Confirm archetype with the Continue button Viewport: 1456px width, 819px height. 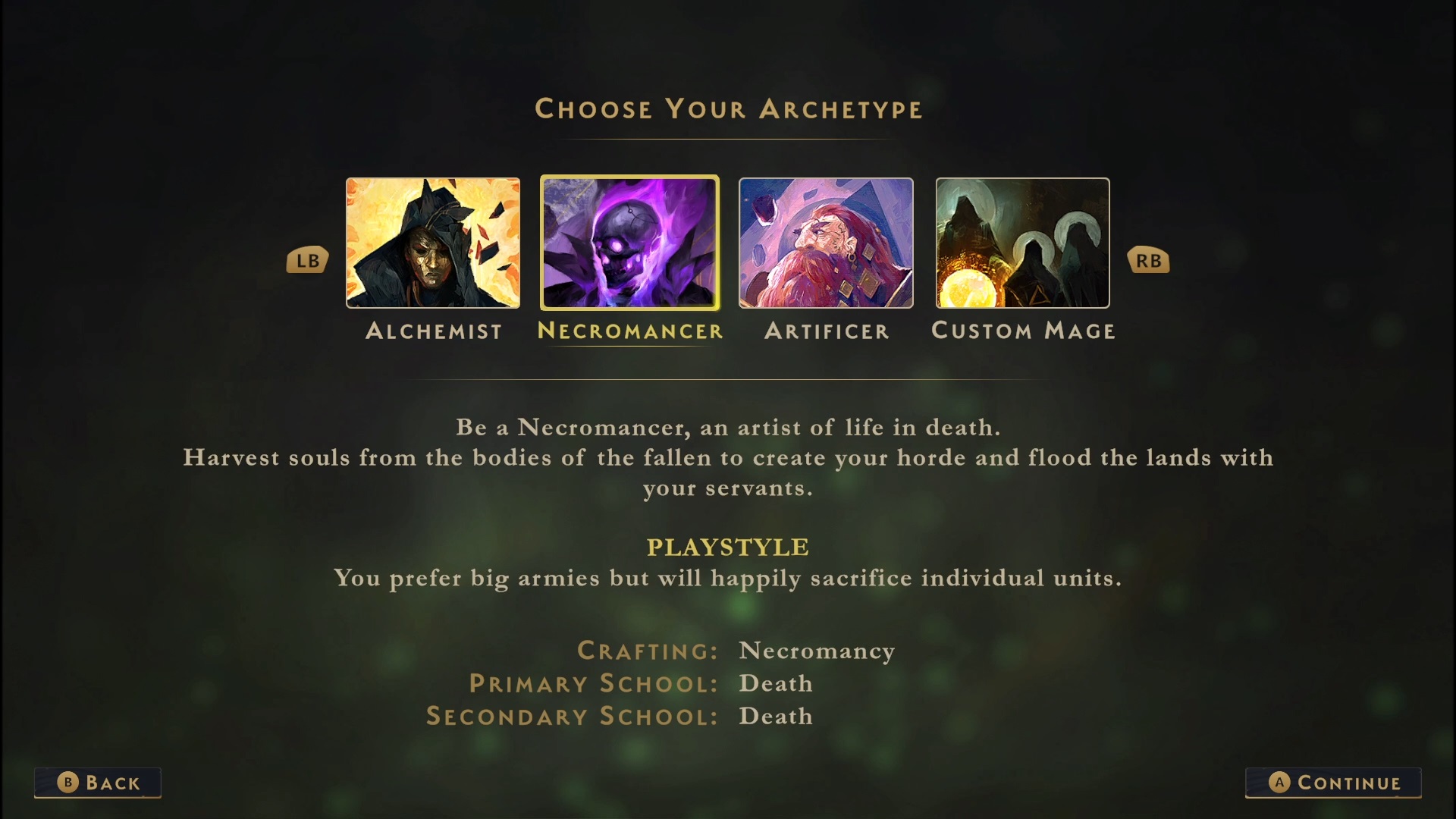(x=1333, y=783)
